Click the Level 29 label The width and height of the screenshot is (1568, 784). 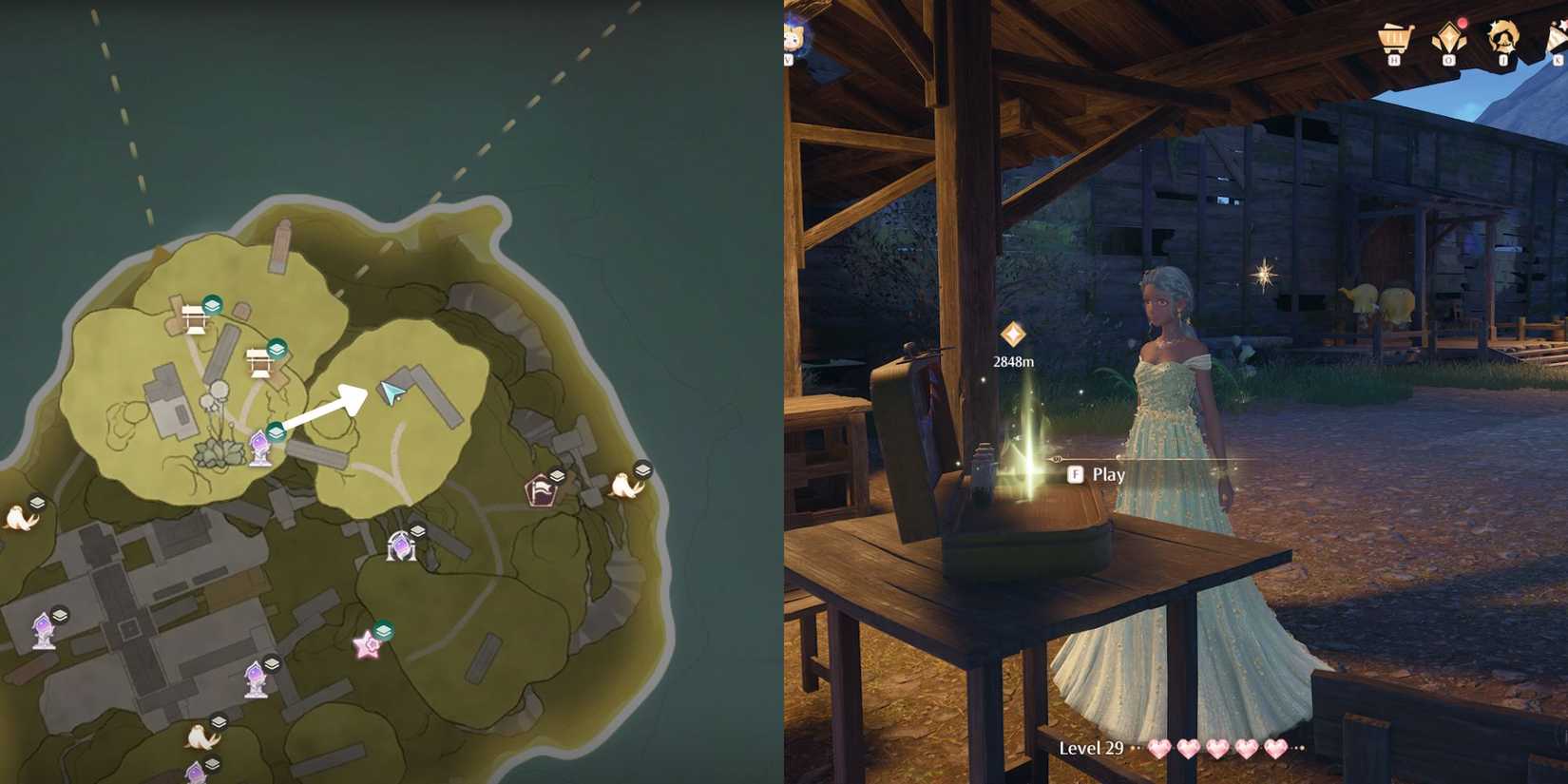pos(1091,748)
